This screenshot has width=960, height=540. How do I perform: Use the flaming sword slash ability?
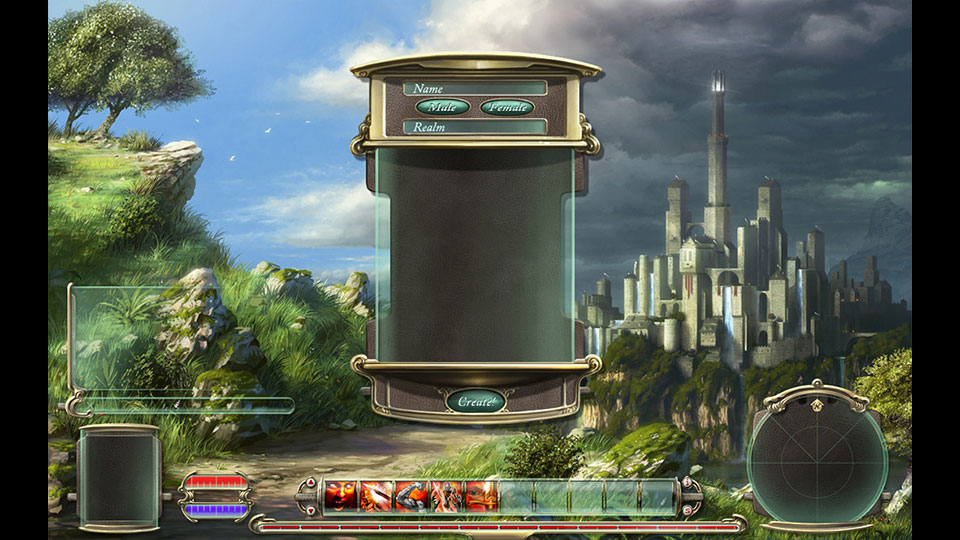pos(376,496)
